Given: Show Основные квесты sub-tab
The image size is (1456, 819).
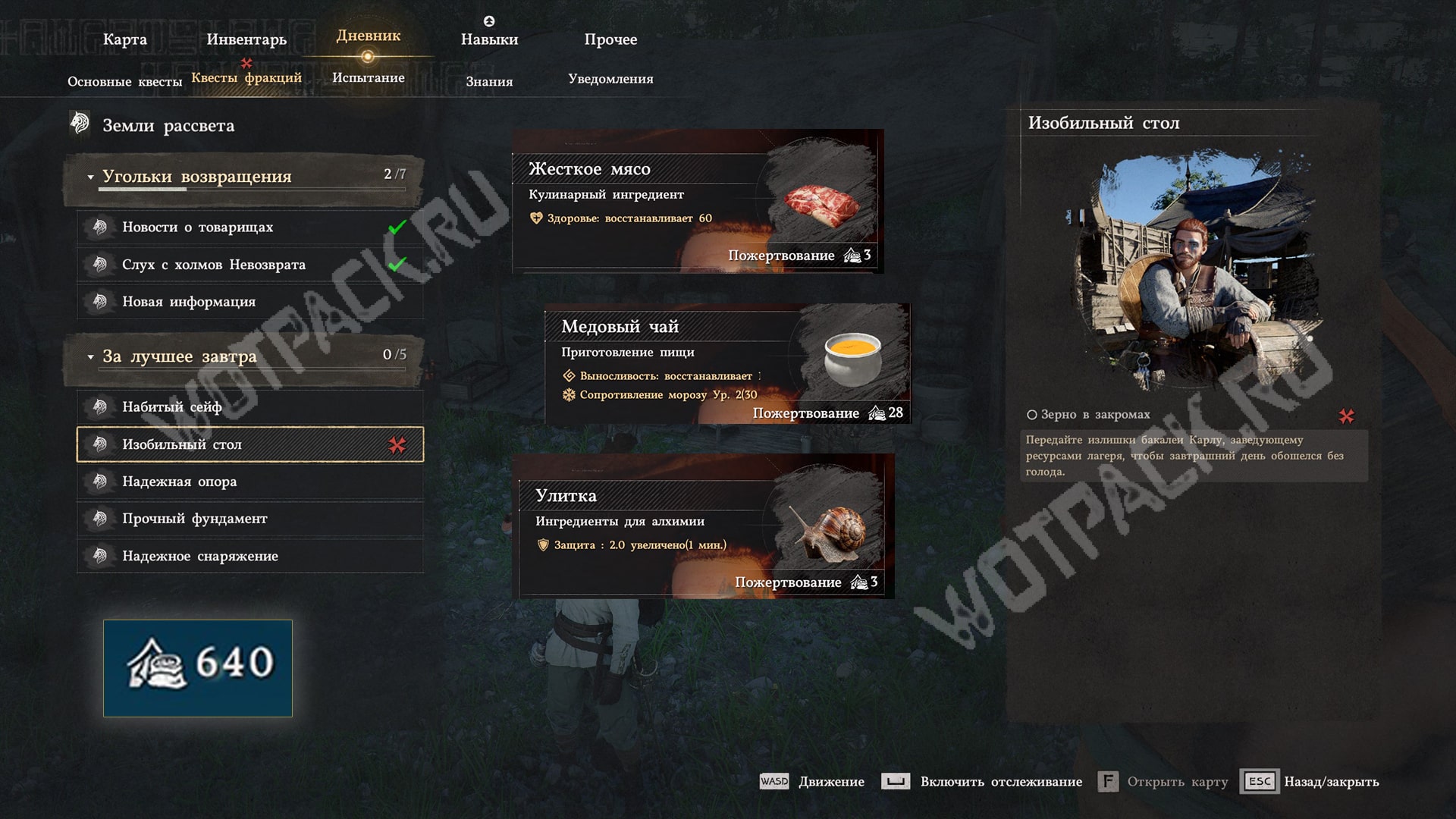Looking at the screenshot, I should [x=124, y=81].
